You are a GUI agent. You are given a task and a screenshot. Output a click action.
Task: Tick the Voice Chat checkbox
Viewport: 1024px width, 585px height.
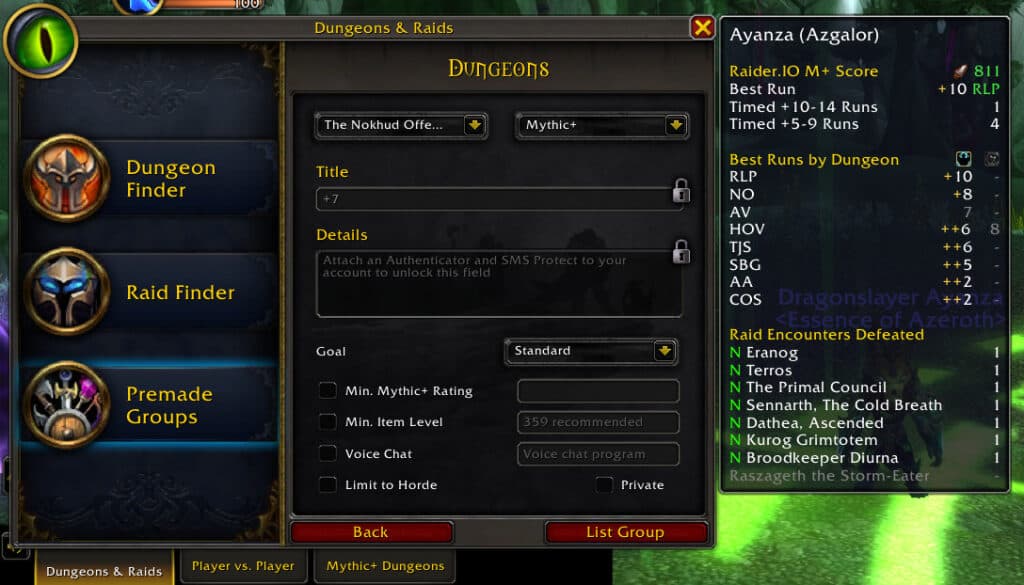pyautogui.click(x=328, y=454)
